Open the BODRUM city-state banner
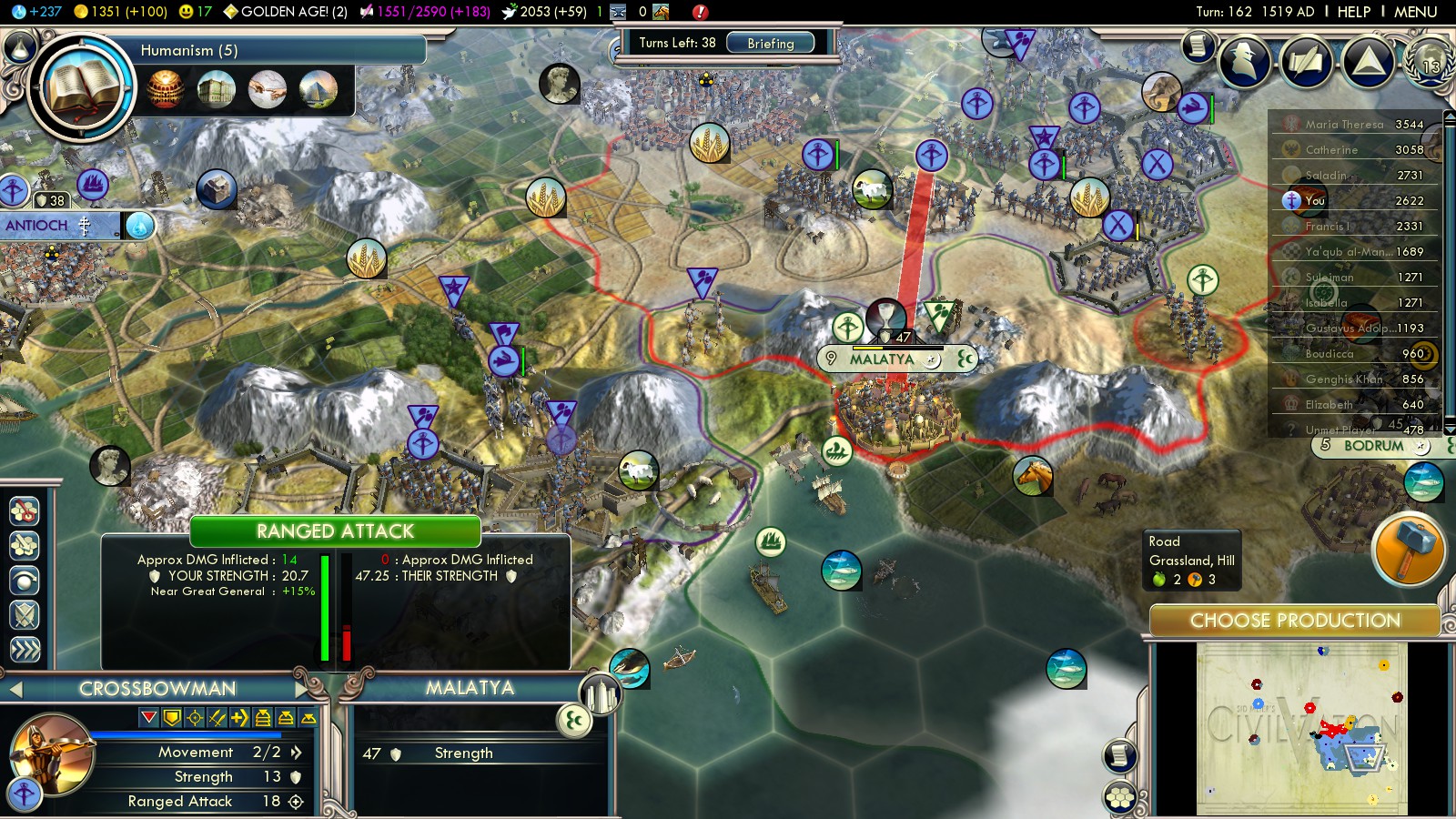This screenshot has width=1456, height=819. [1372, 446]
